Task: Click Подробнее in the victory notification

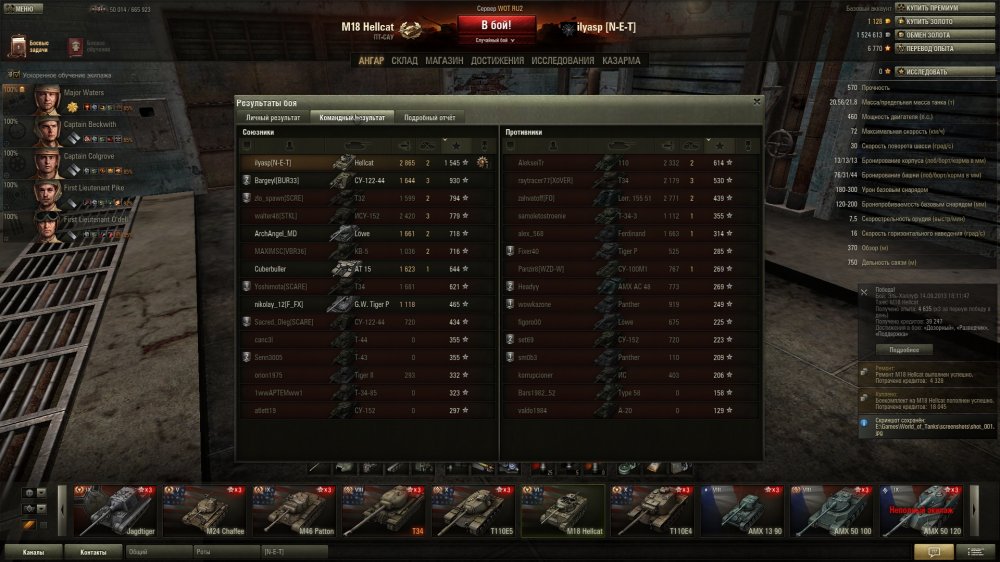Action: 897,350
